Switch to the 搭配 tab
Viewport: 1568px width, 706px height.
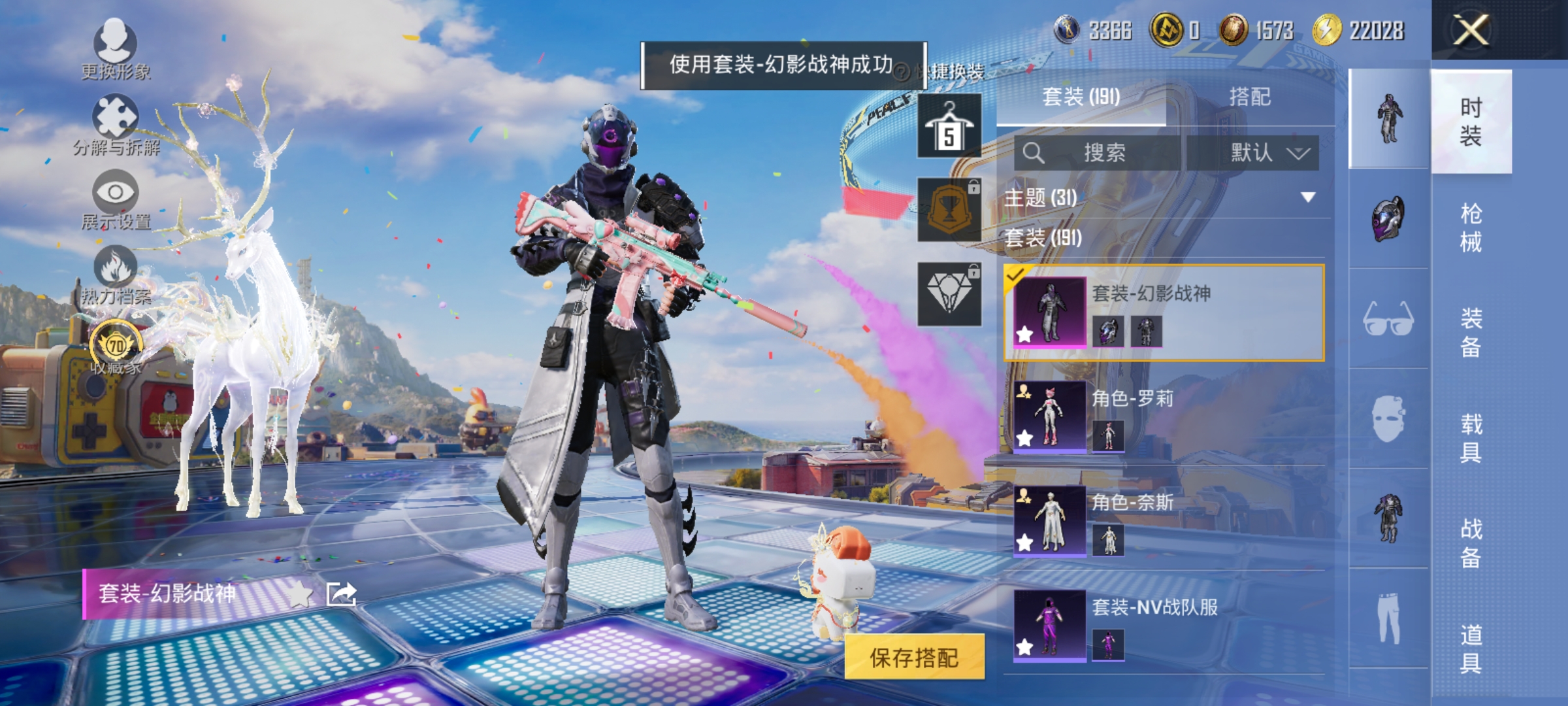(x=1251, y=95)
